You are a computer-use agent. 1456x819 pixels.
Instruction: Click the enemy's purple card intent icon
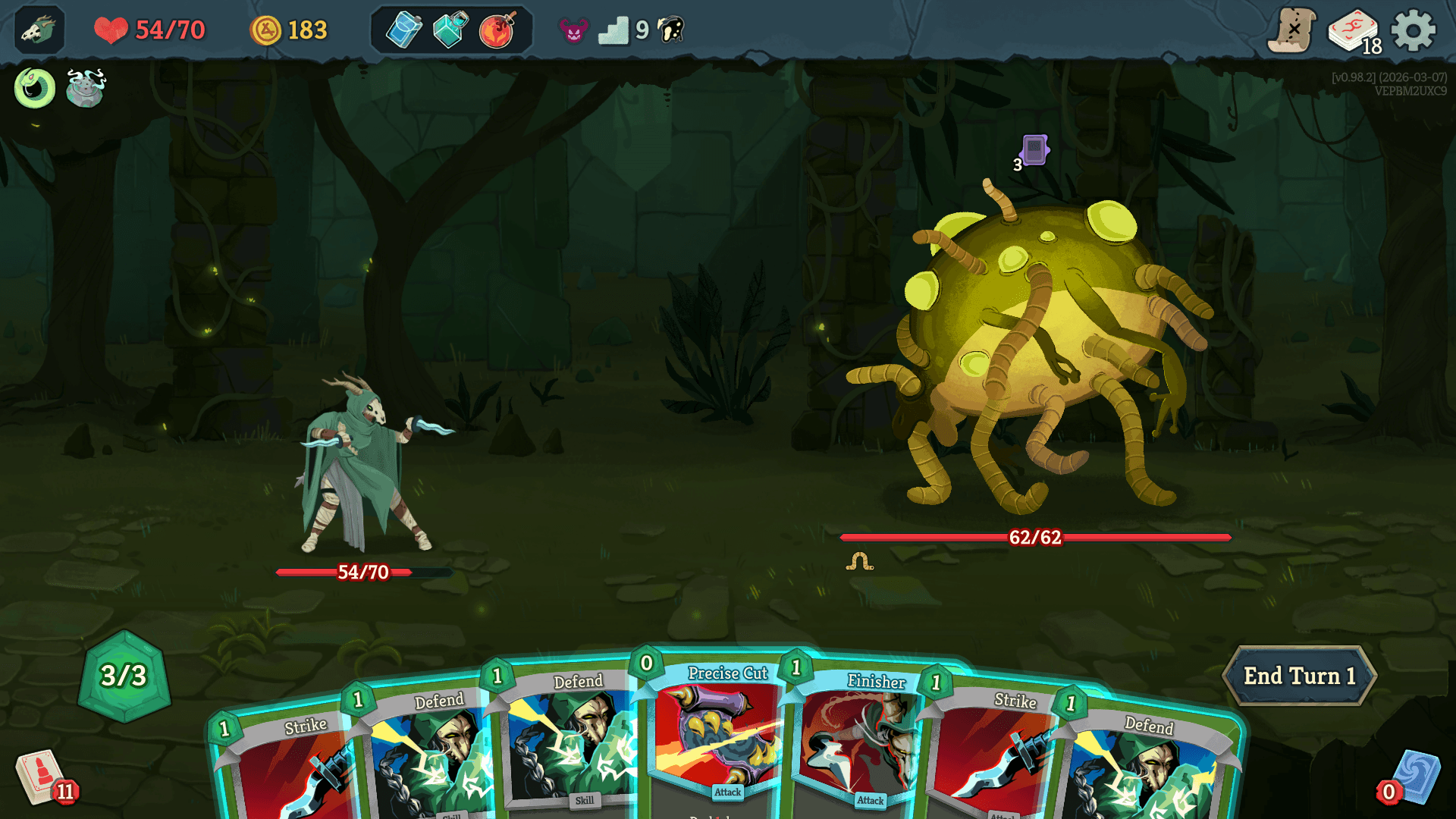pos(1034,149)
